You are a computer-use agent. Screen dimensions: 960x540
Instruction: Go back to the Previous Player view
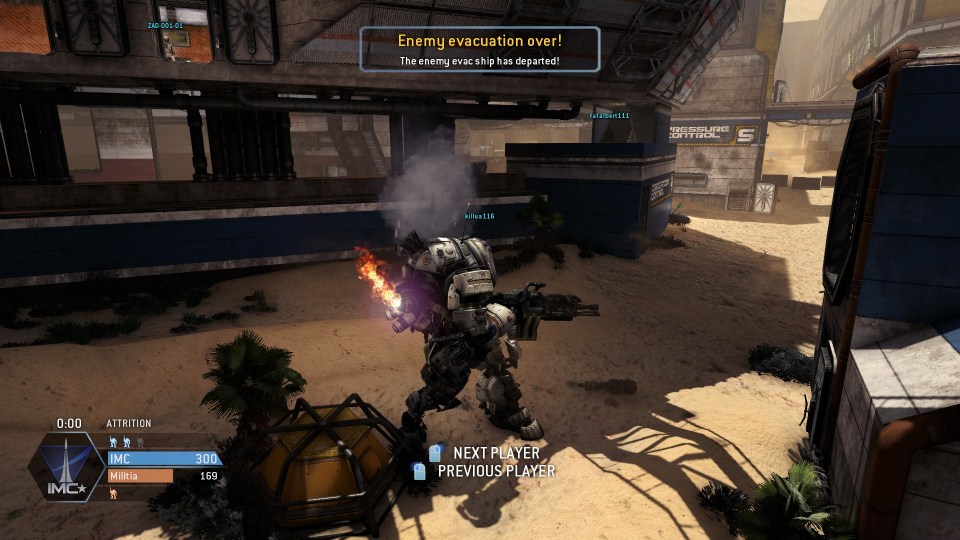pyautogui.click(x=495, y=471)
